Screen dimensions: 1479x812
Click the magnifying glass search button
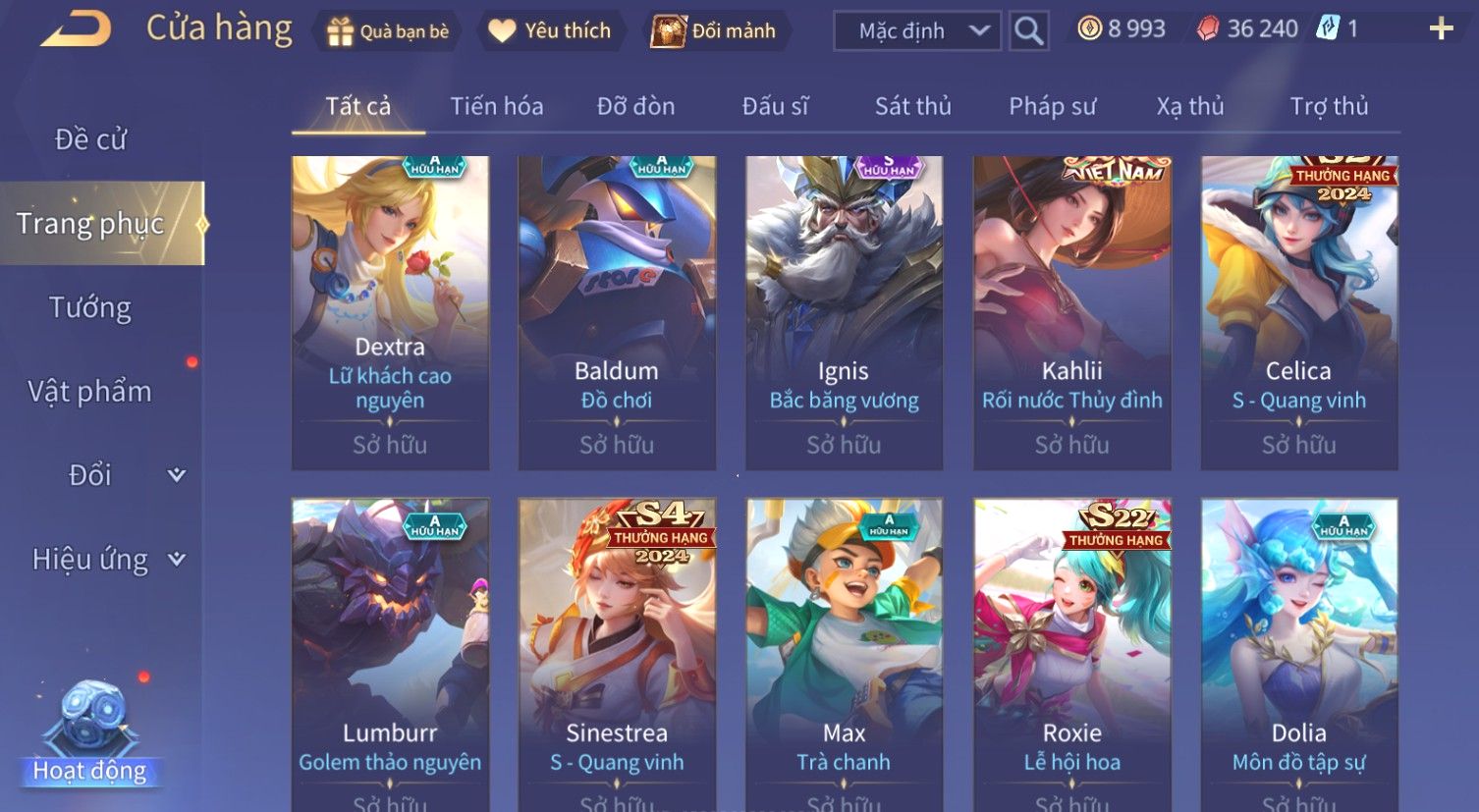click(1028, 31)
